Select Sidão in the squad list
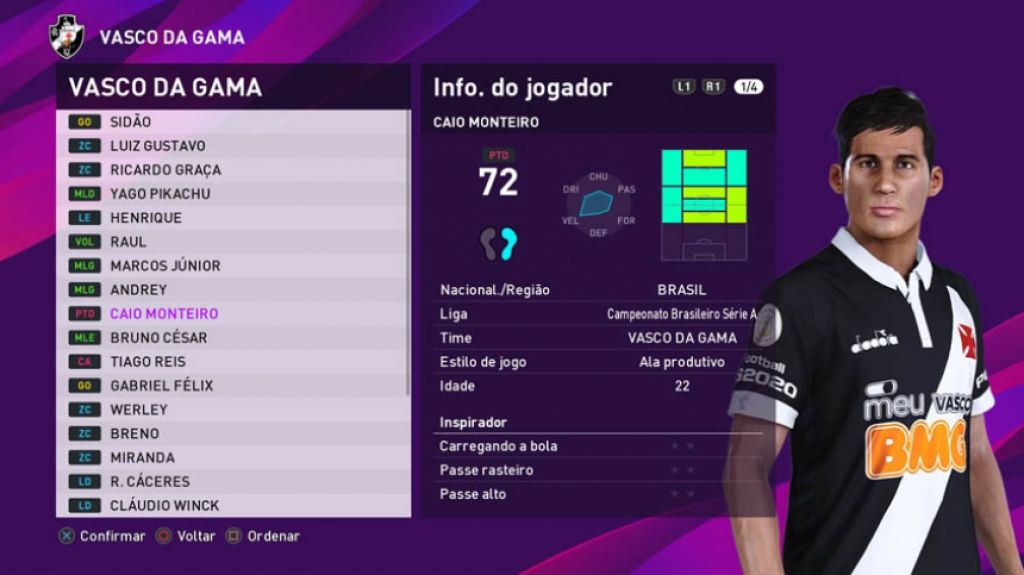This screenshot has height=575, width=1024. pos(232,122)
